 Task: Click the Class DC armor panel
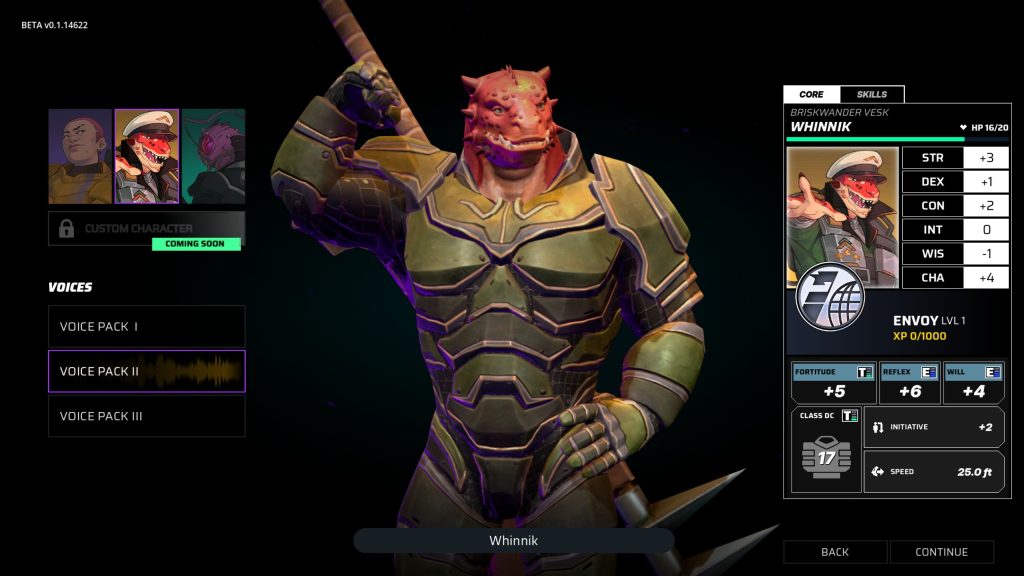(x=826, y=450)
